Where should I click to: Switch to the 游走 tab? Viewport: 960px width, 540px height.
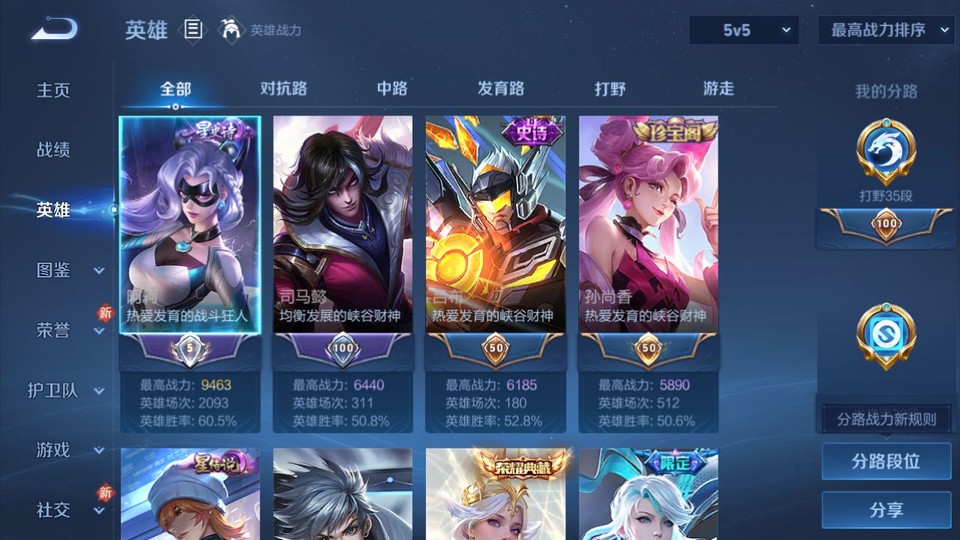click(x=718, y=89)
